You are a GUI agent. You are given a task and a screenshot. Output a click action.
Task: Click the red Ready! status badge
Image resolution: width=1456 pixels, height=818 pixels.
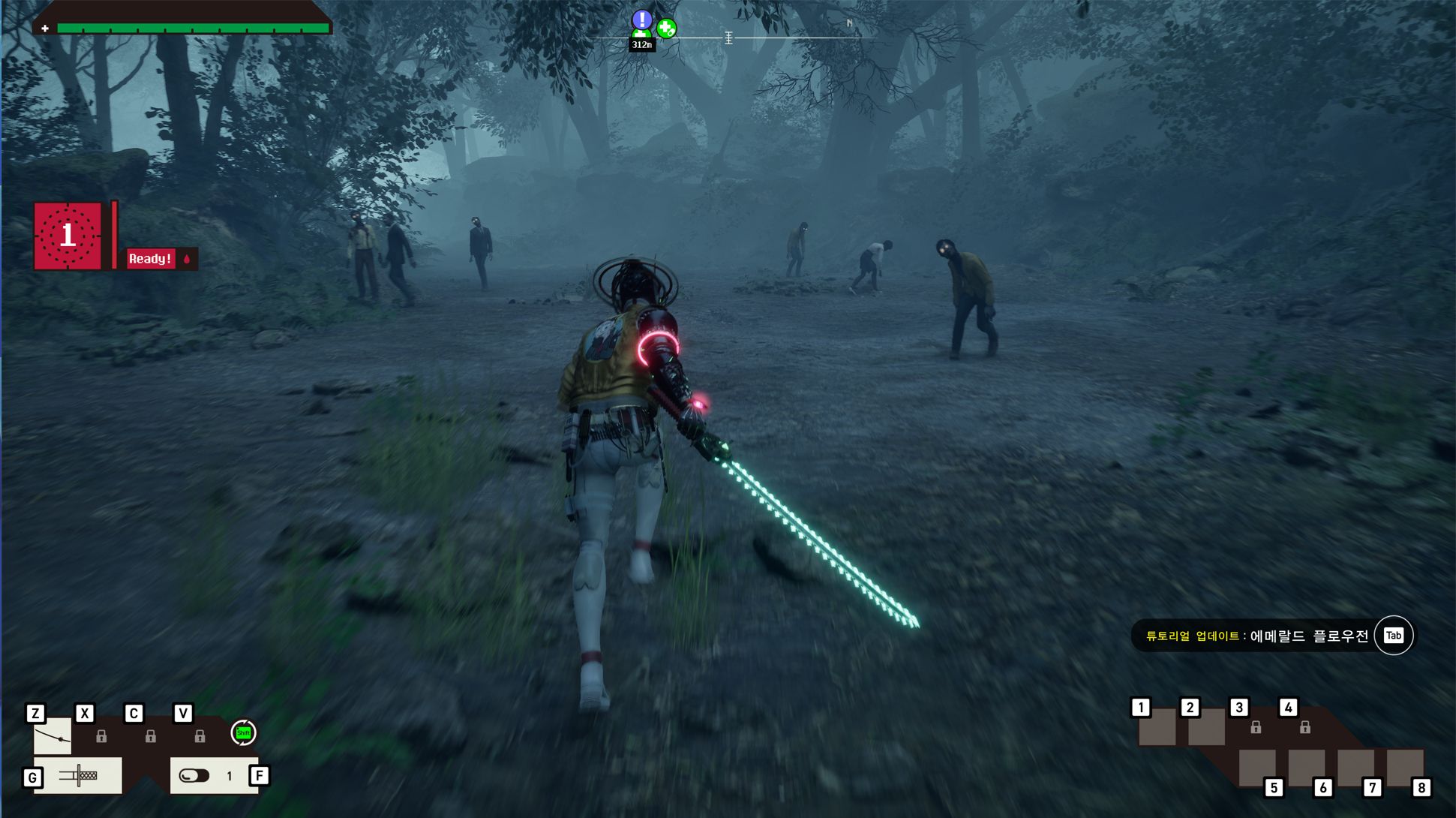(150, 259)
